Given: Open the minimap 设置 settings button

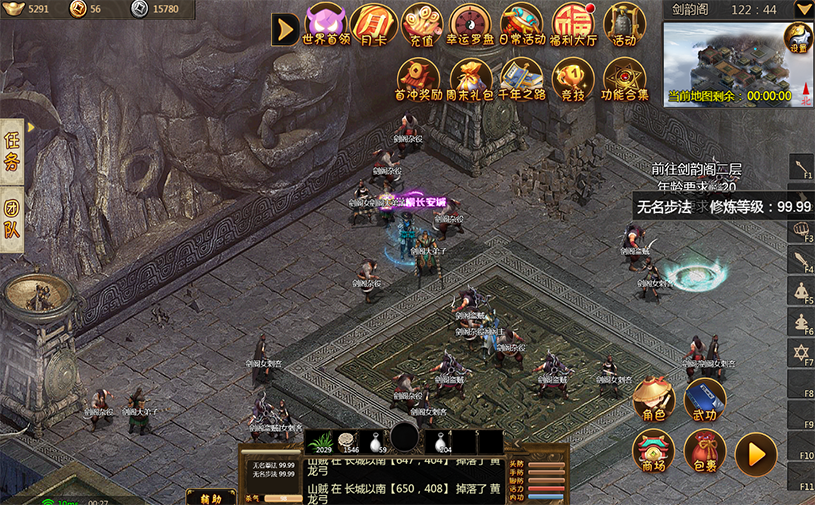Looking at the screenshot, I should point(797,40).
